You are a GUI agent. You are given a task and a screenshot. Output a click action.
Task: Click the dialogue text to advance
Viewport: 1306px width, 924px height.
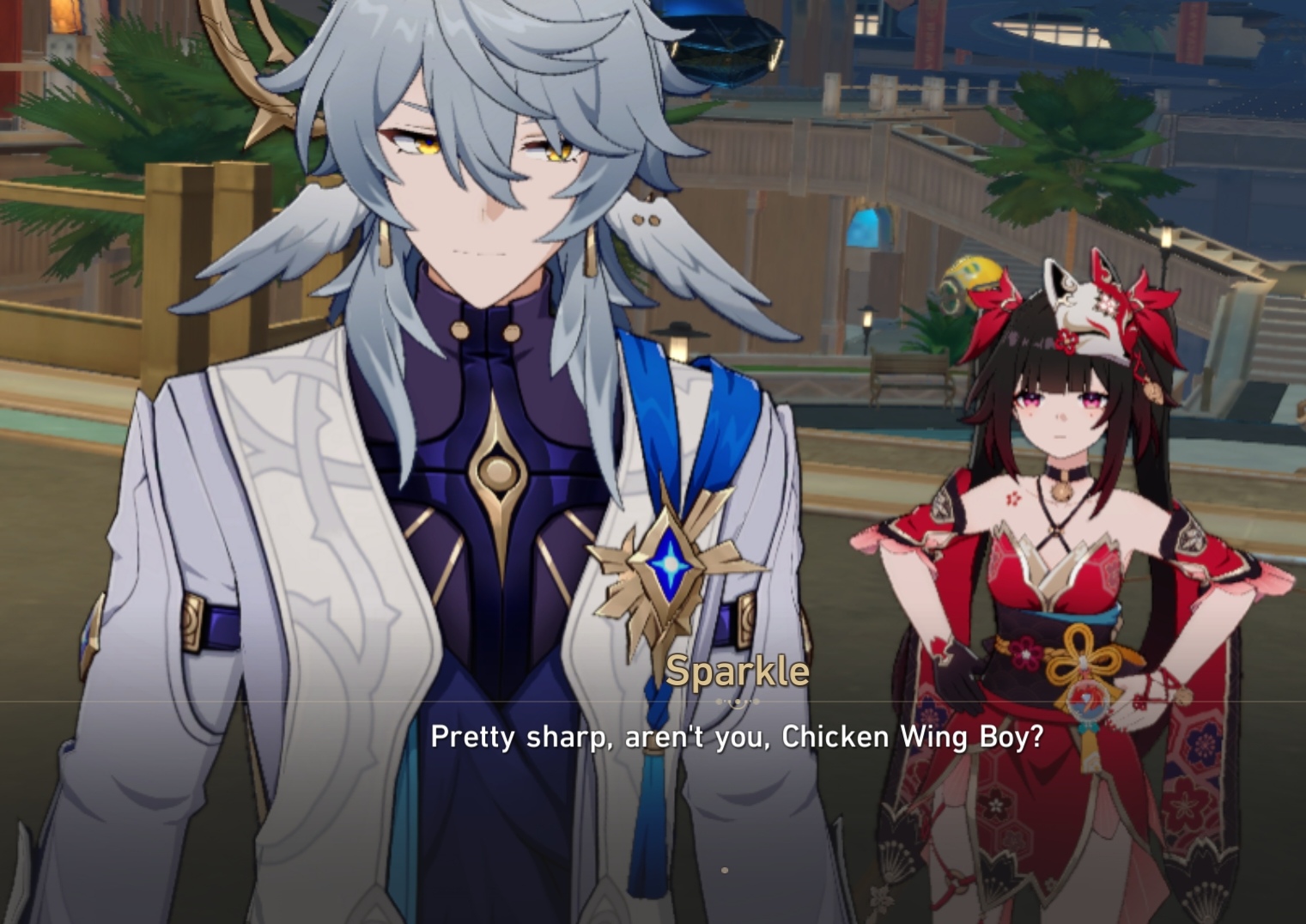[738, 737]
